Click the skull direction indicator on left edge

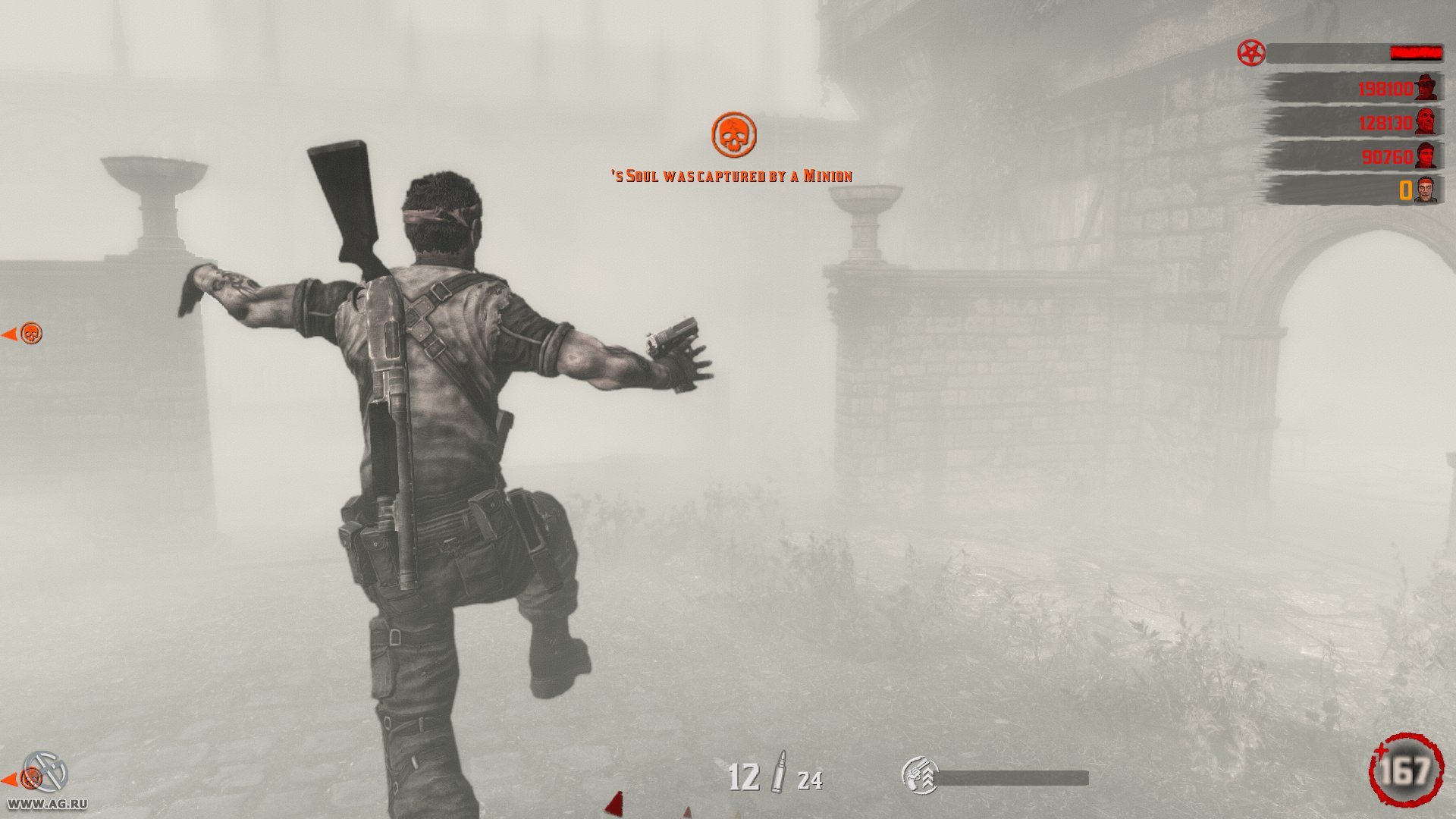click(x=29, y=332)
